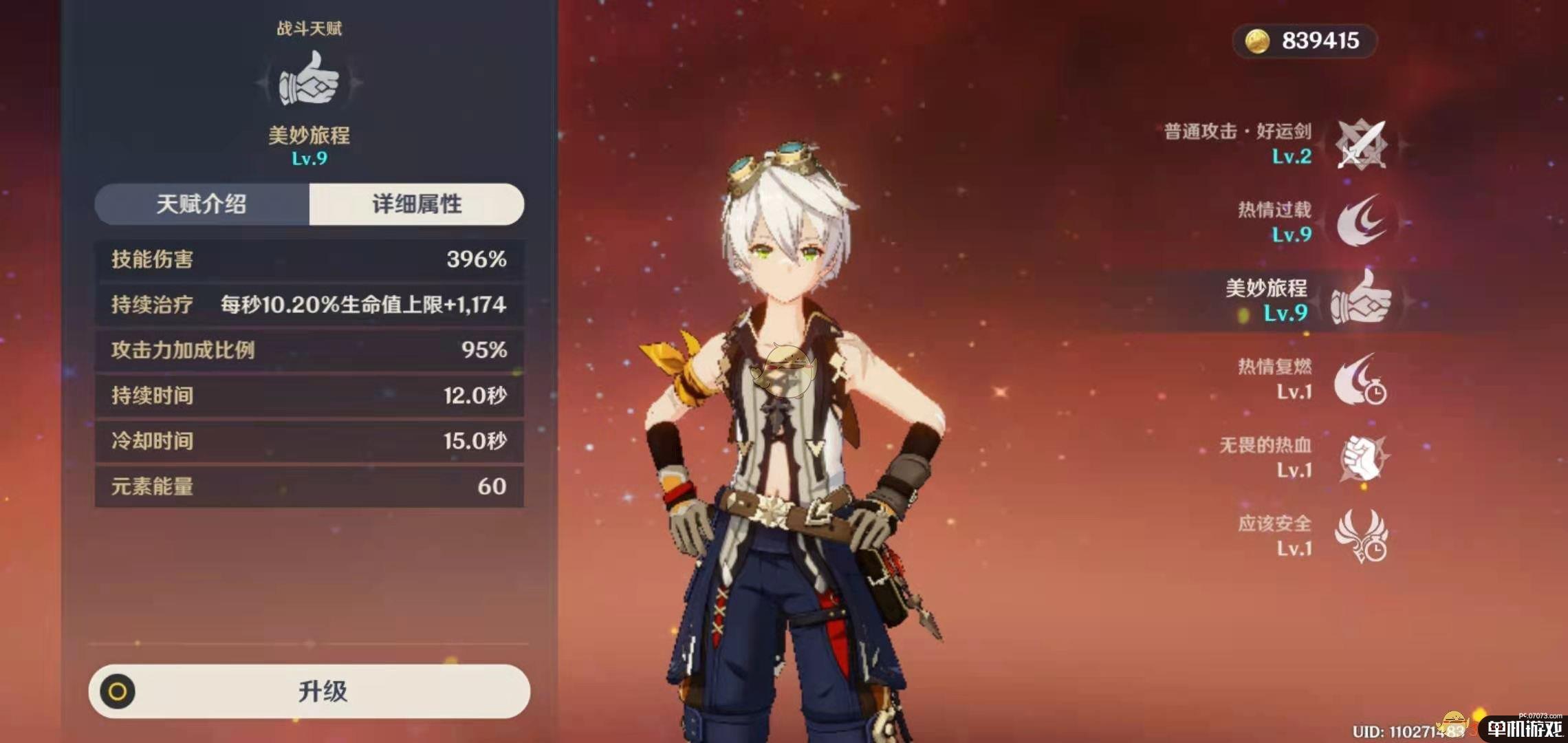This screenshot has height=743, width=1568.
Task: Select 普通攻击·好运剑 talent
Action: coord(1360,144)
